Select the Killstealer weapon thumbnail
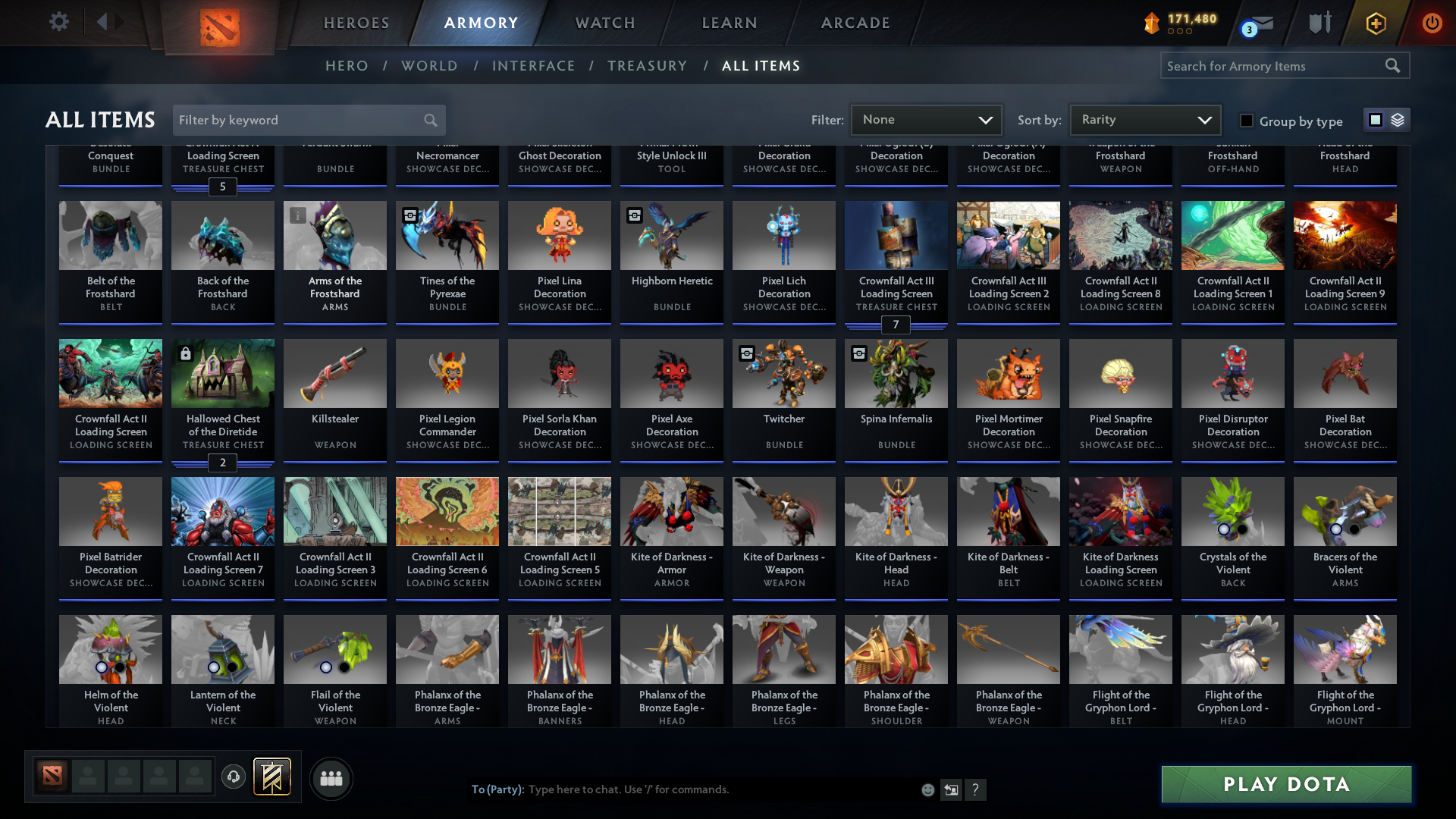The height and width of the screenshot is (819, 1456). point(334,372)
